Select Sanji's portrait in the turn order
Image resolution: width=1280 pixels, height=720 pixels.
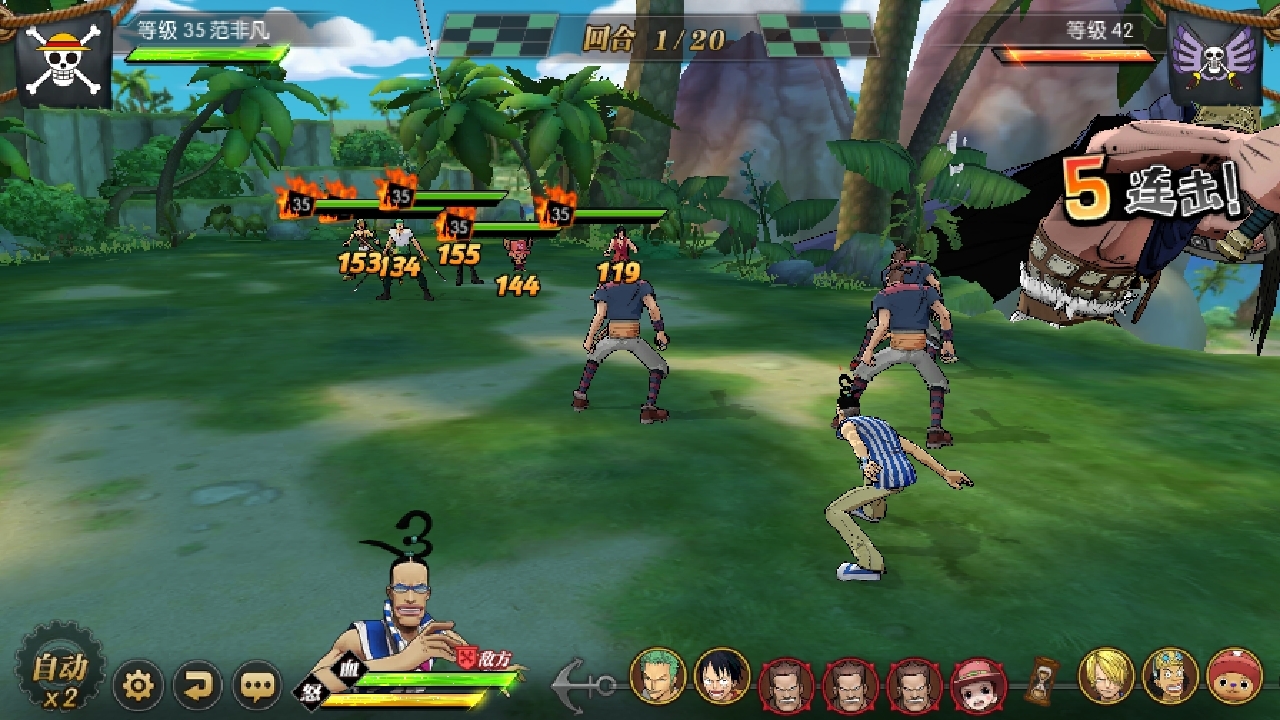click(x=1106, y=677)
